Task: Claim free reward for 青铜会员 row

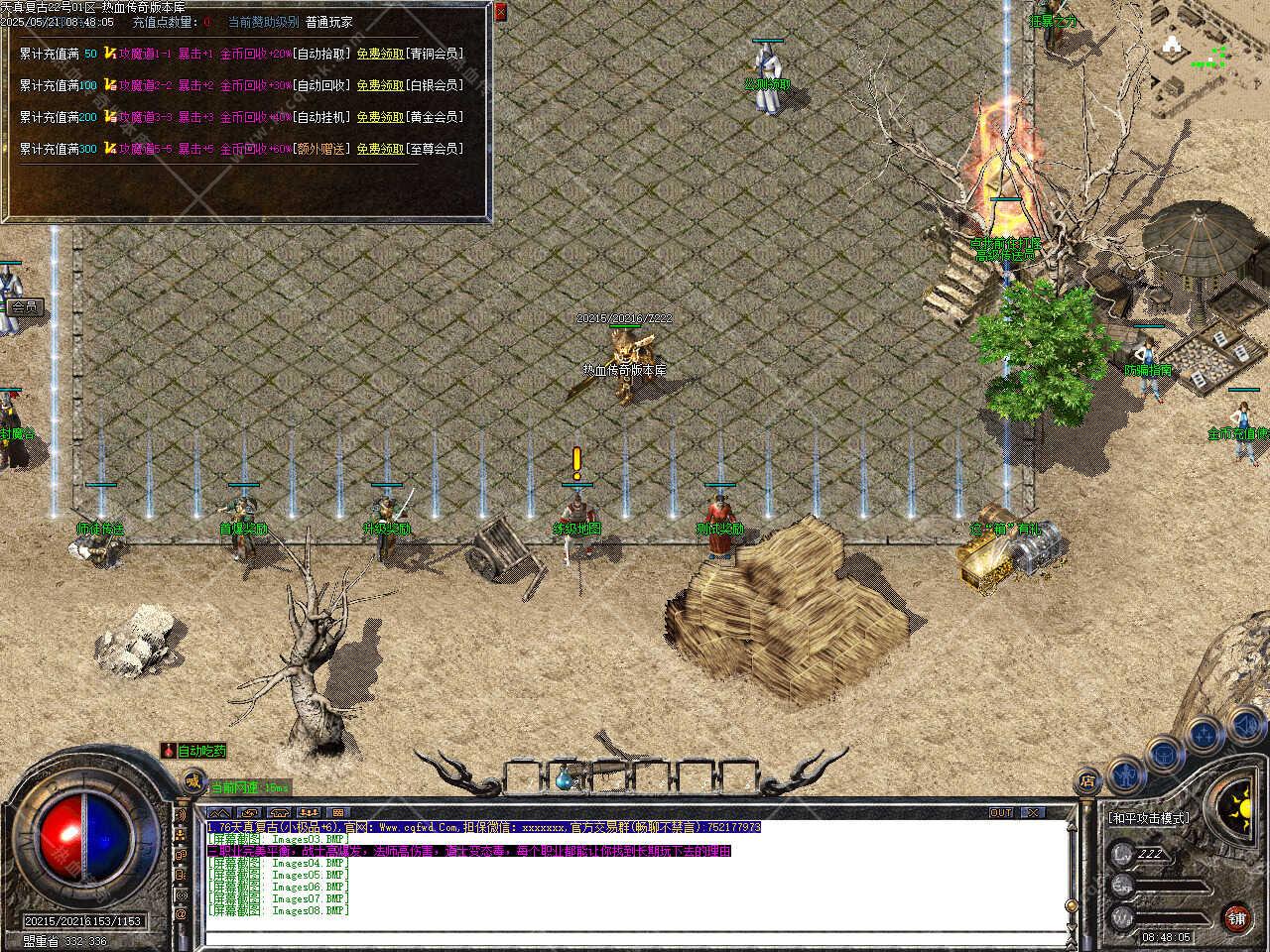Action: [x=380, y=54]
